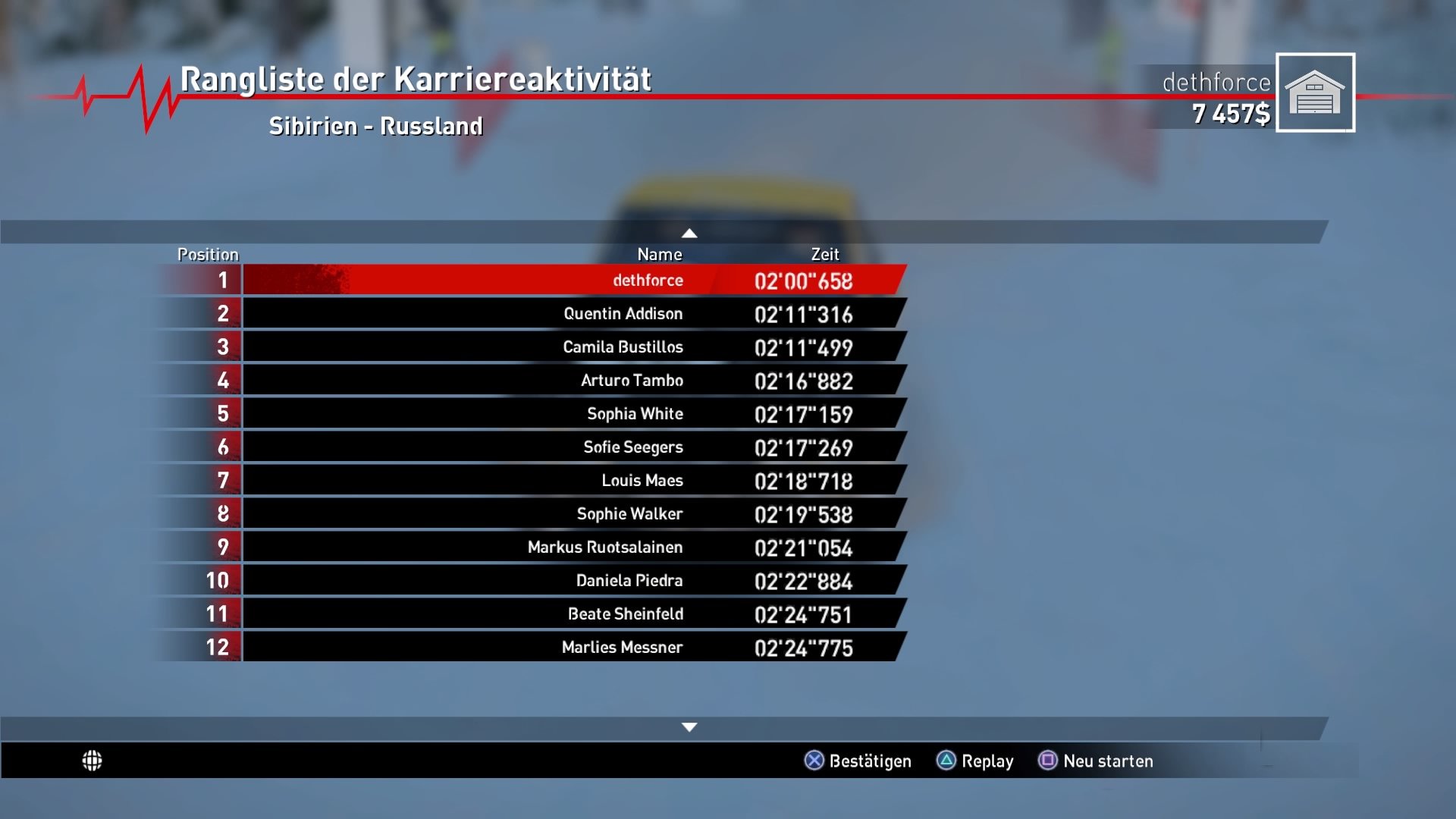Click the down arrow below the leaderboard
Viewport: 1456px width, 819px height.
[689, 726]
